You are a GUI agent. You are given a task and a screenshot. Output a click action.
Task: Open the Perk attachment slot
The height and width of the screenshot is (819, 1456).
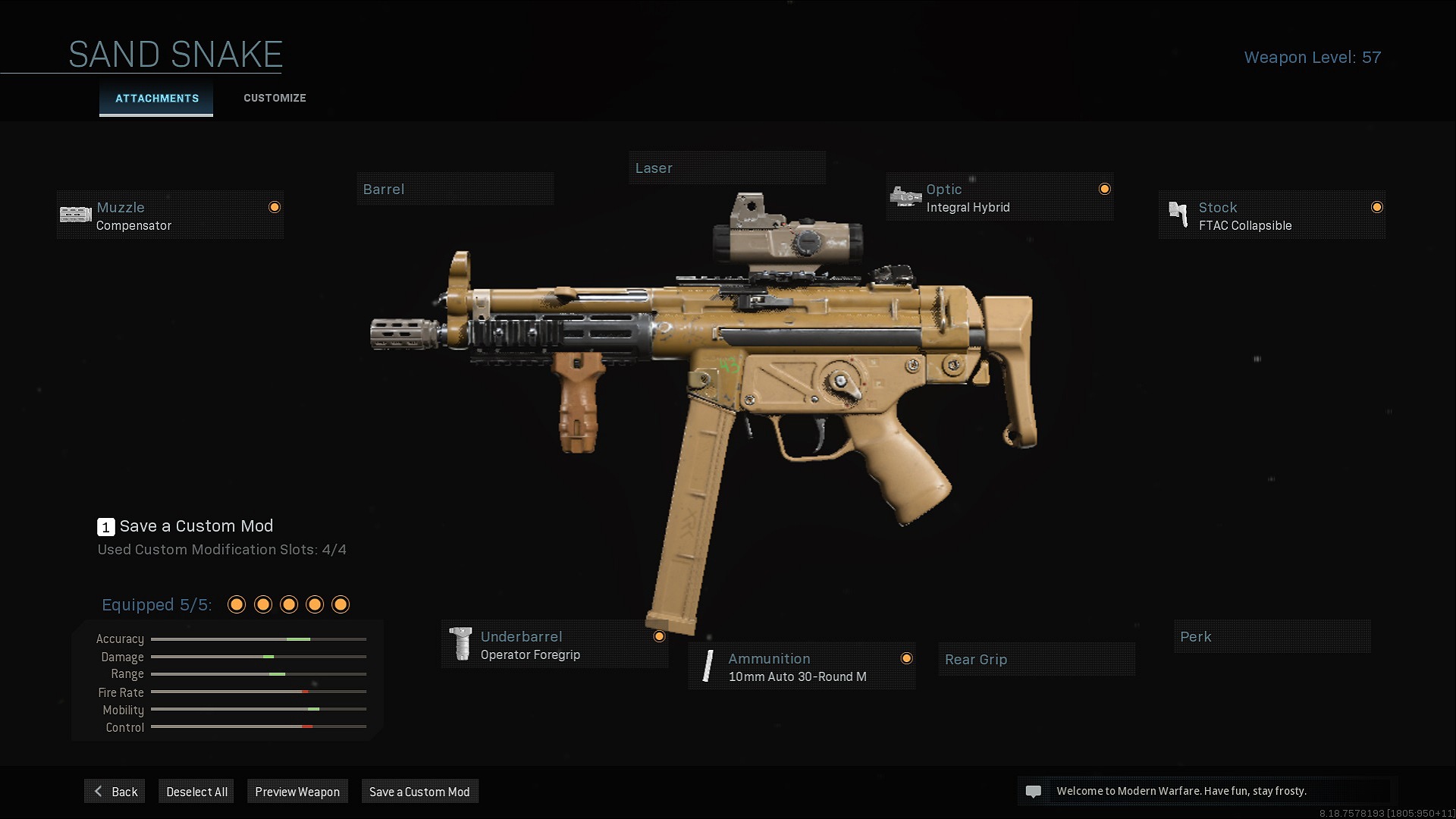tap(1272, 637)
